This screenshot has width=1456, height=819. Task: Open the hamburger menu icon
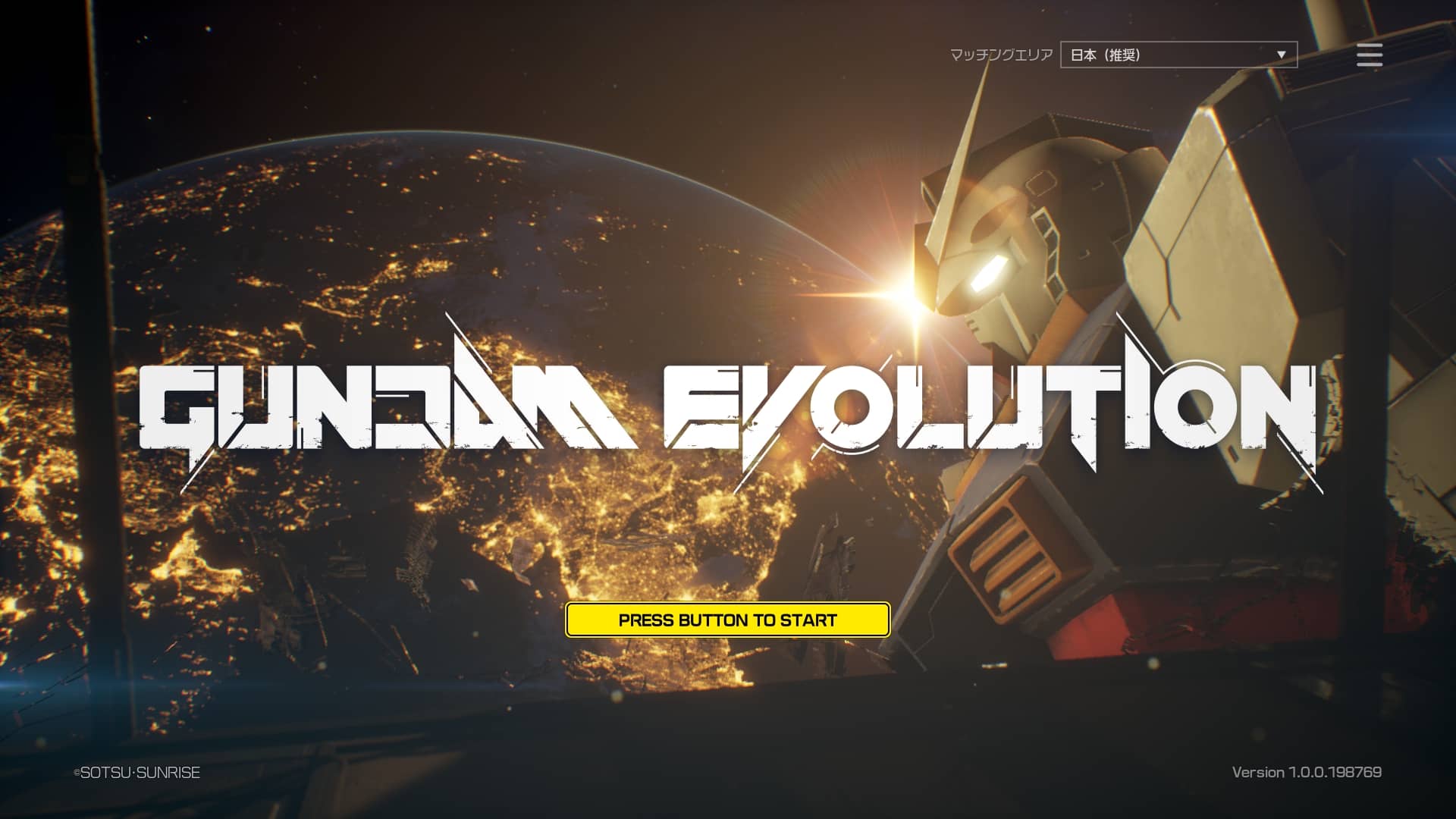[x=1369, y=55]
